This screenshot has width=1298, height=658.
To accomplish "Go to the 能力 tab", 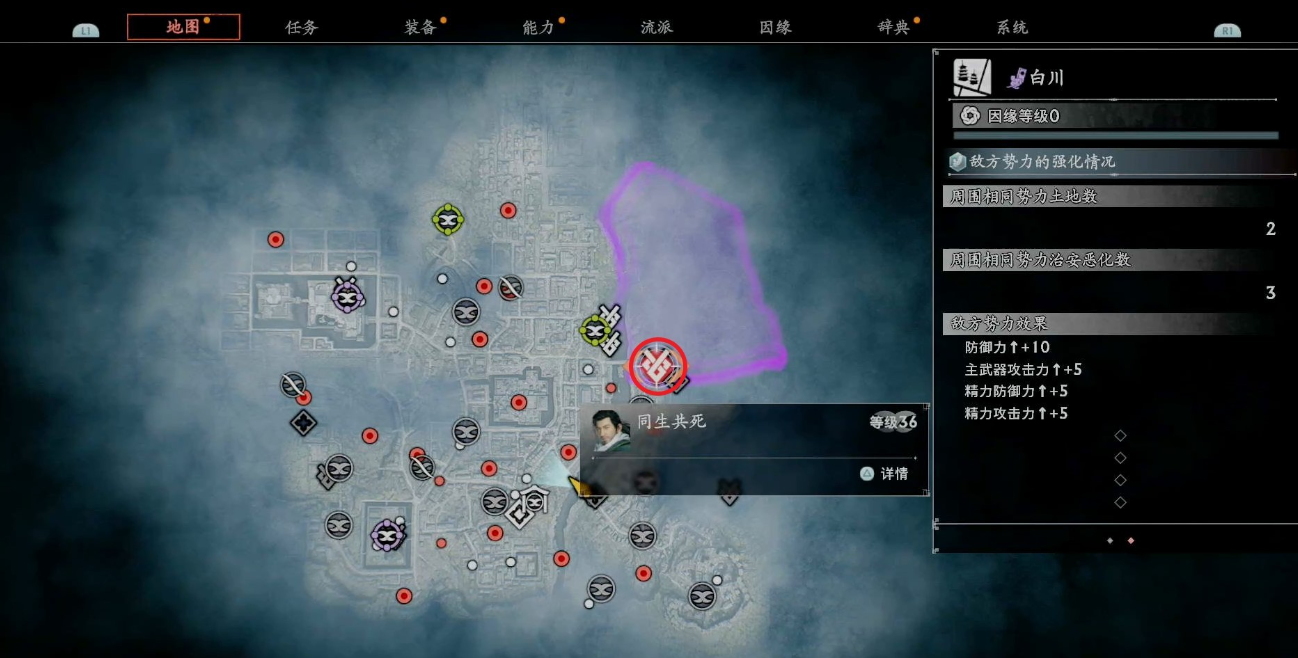I will point(538,27).
